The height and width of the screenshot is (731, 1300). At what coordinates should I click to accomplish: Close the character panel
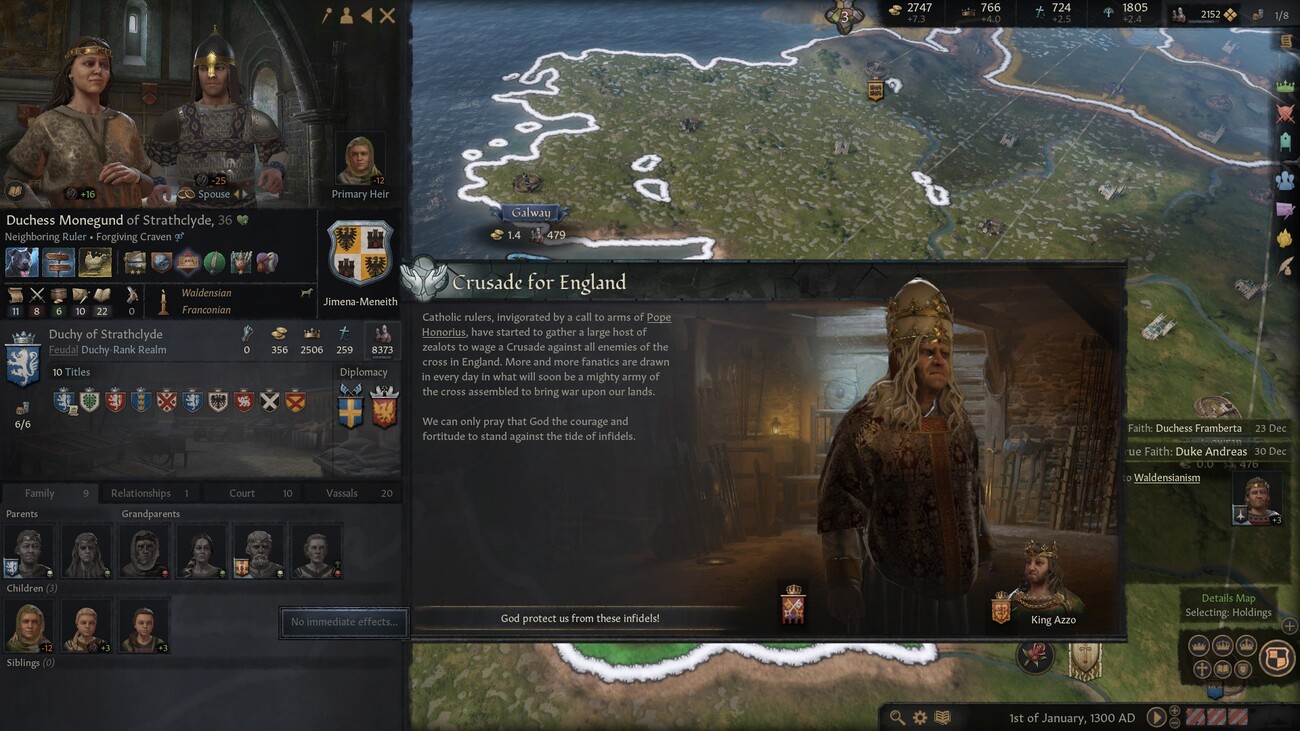(x=387, y=15)
